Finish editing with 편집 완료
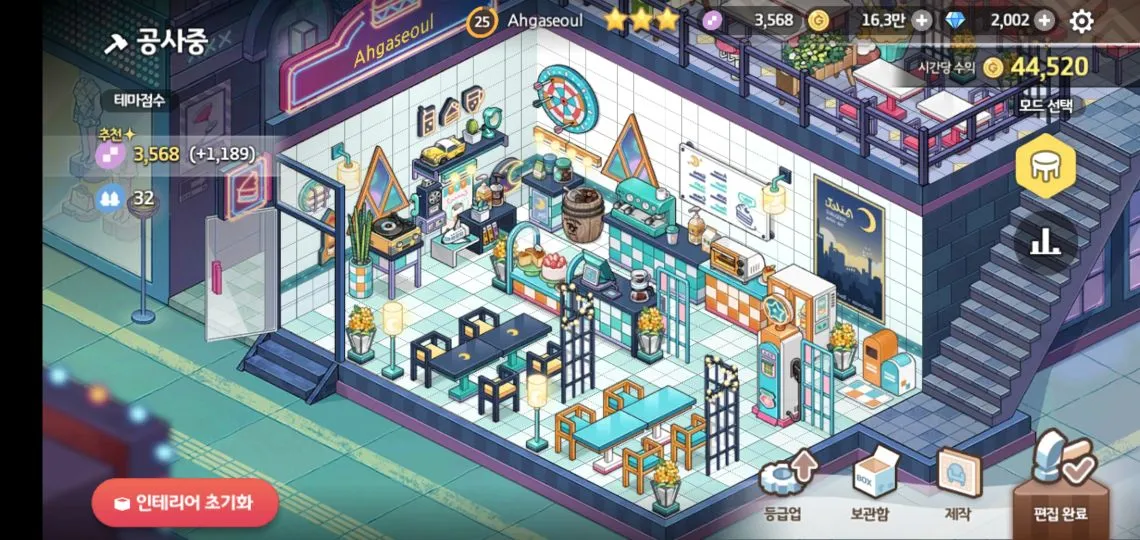Image resolution: width=1140 pixels, height=540 pixels. tap(1060, 488)
